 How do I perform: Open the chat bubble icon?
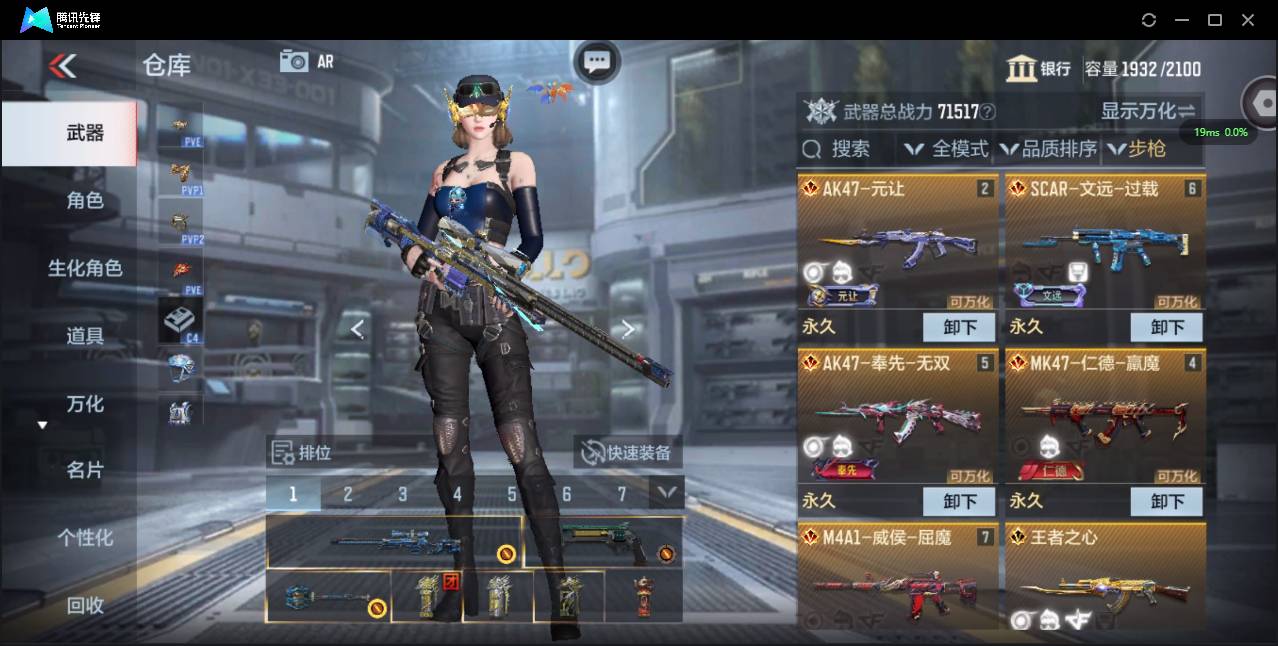point(597,63)
